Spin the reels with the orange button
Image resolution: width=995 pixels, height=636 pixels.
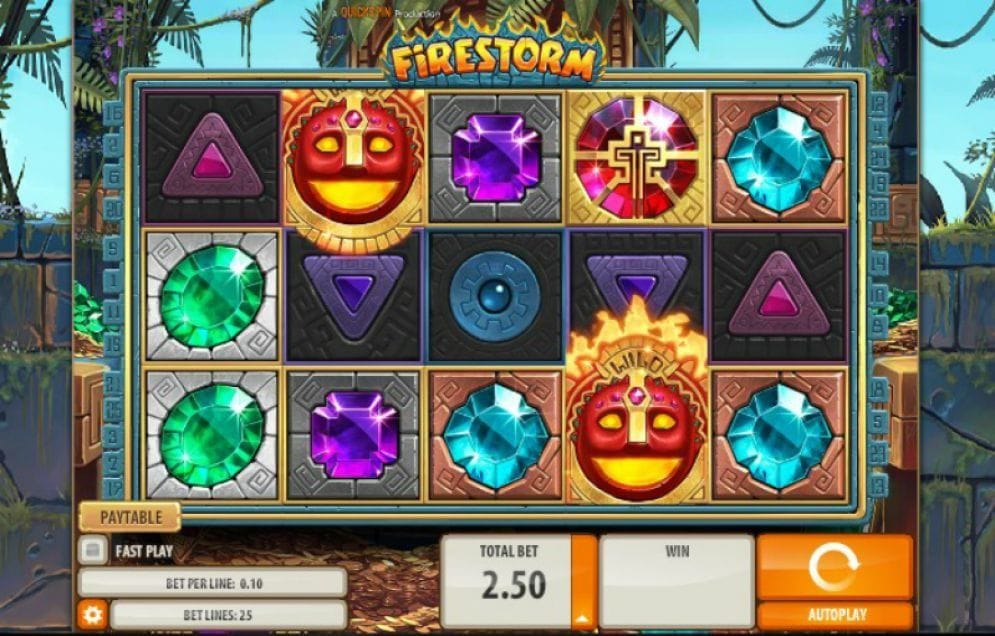pyautogui.click(x=834, y=567)
